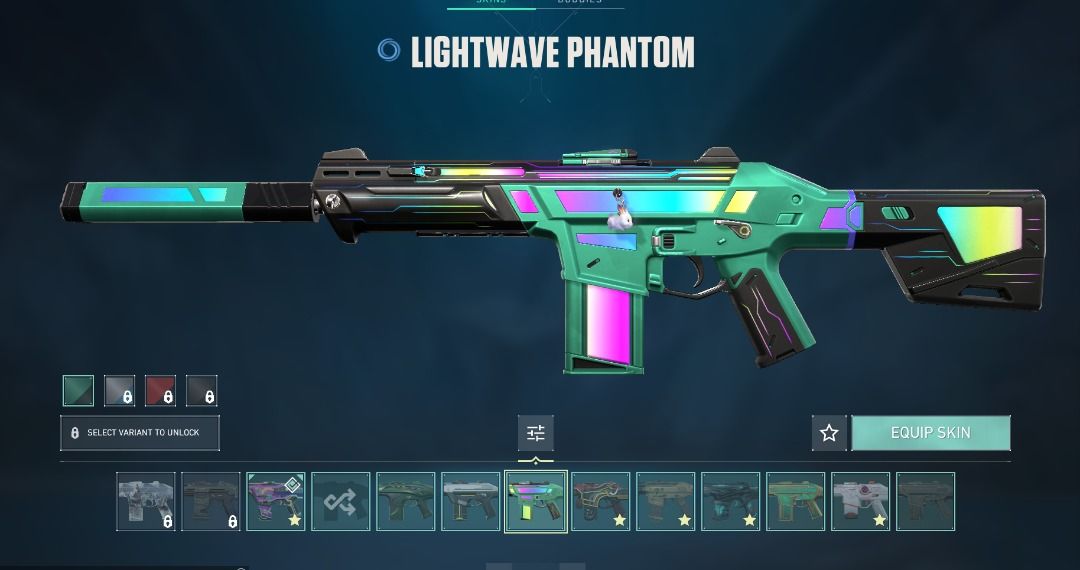The height and width of the screenshot is (570, 1080).
Task: Click the star favorite button
Action: click(829, 433)
